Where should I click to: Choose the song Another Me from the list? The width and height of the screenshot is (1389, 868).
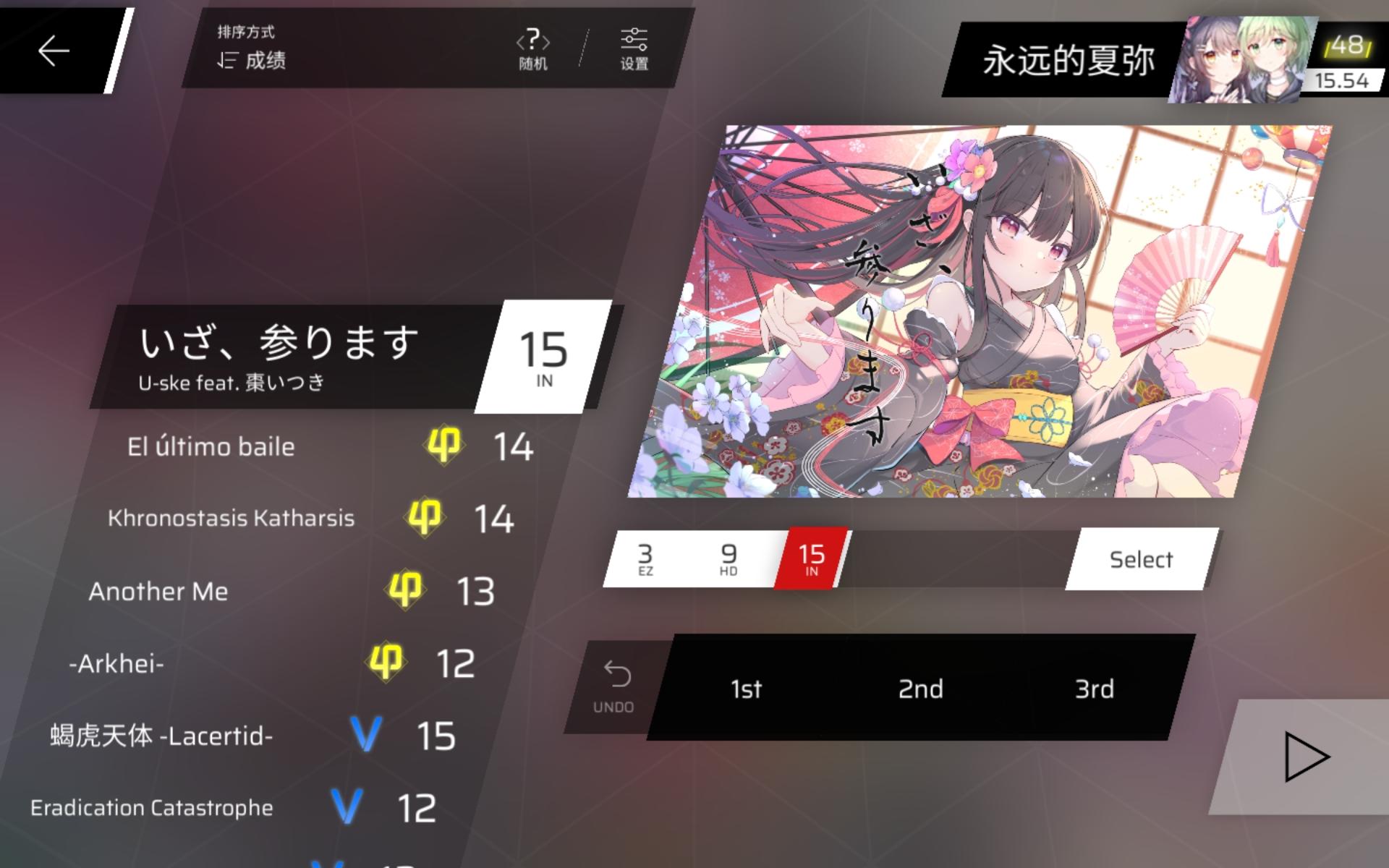(159, 591)
